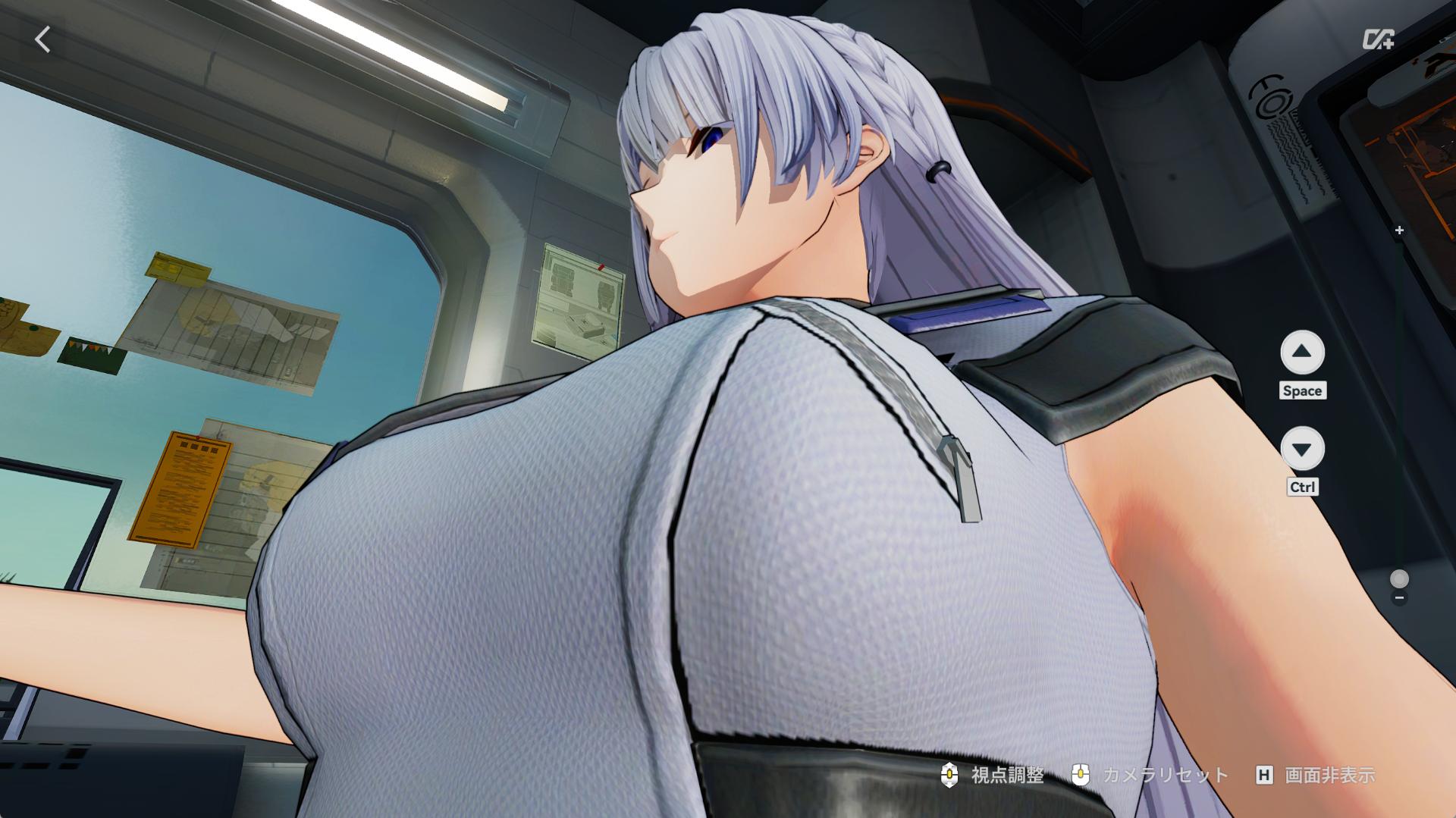This screenshot has width=1456, height=818.
Task: Click the back arrow to leave camera mode
Action: [43, 39]
